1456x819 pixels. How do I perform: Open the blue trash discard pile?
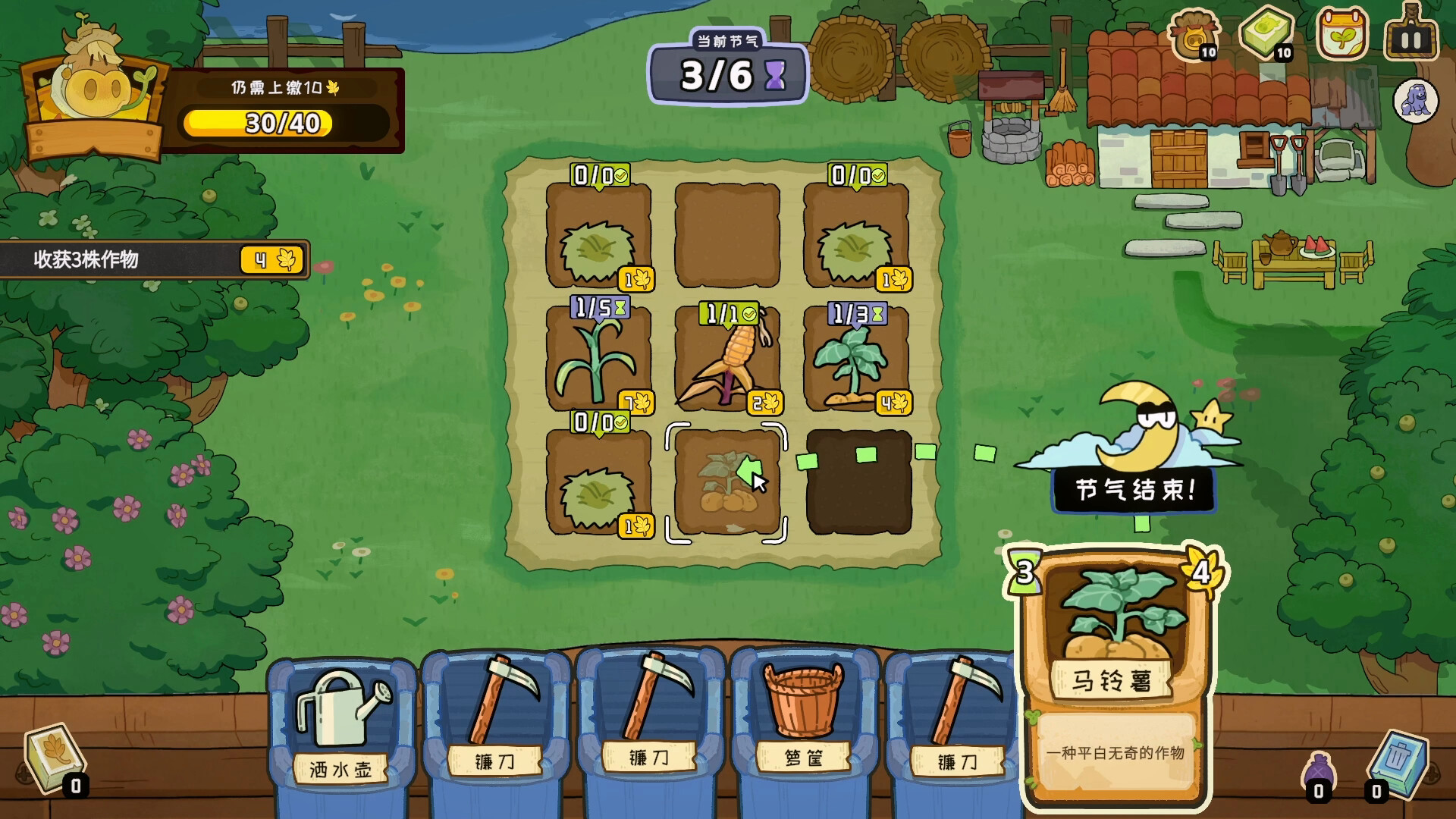click(x=1399, y=761)
